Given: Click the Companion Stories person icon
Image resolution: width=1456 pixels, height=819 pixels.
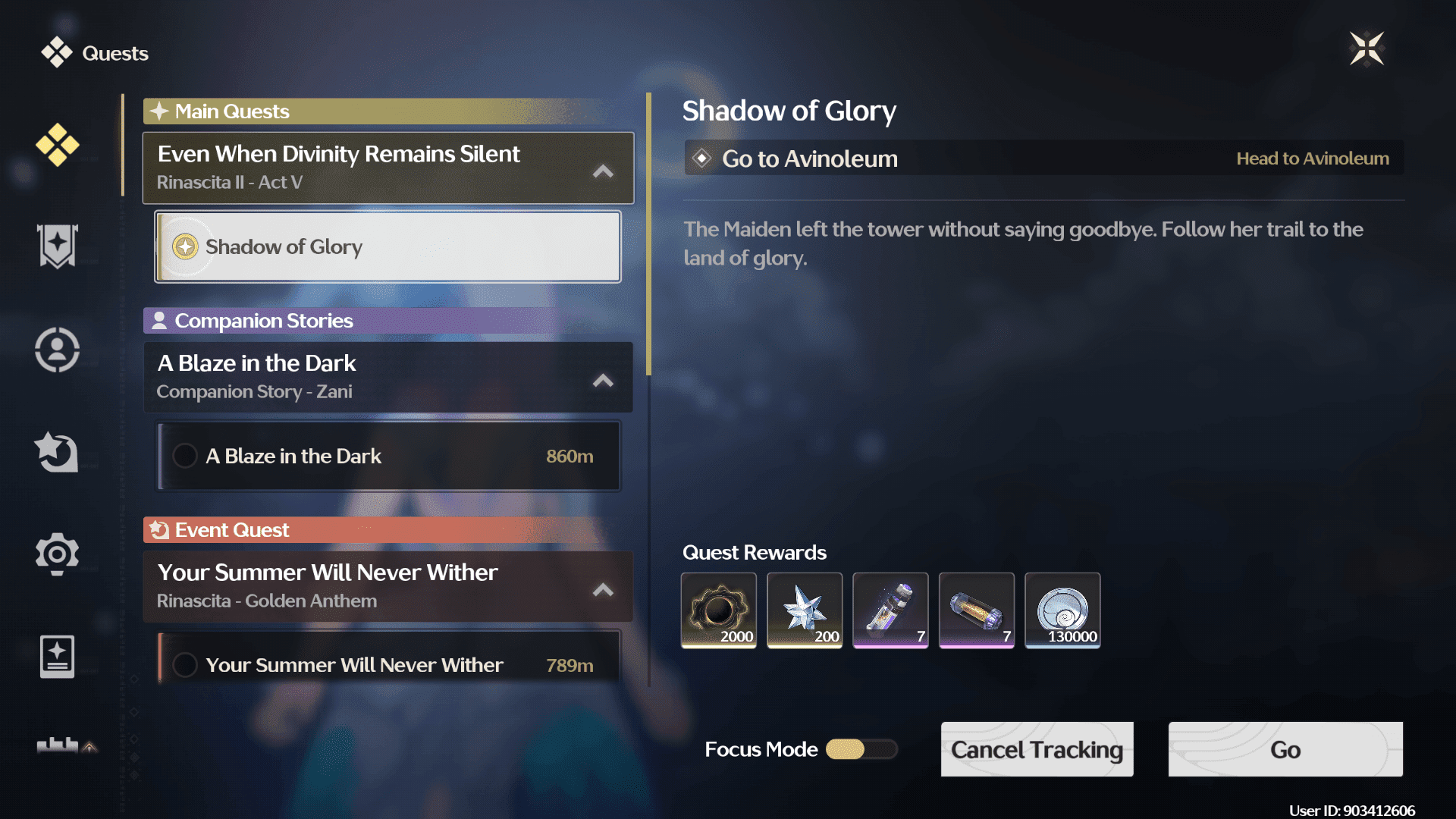Looking at the screenshot, I should tap(159, 320).
